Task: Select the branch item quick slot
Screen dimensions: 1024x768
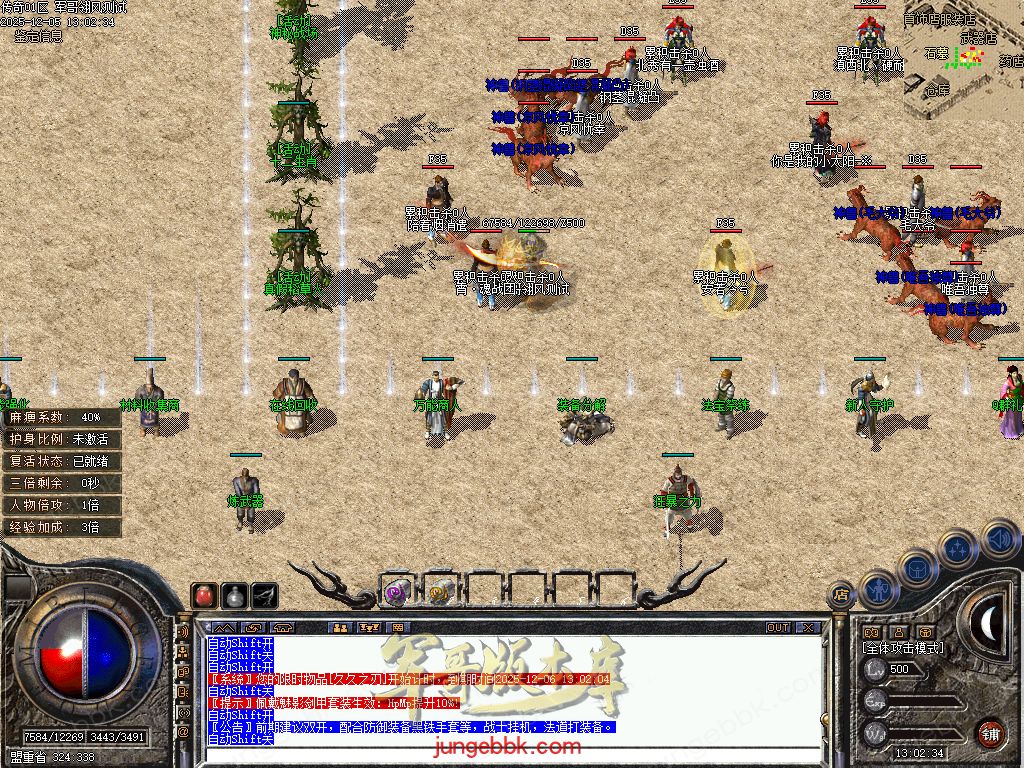Action: pos(265,595)
